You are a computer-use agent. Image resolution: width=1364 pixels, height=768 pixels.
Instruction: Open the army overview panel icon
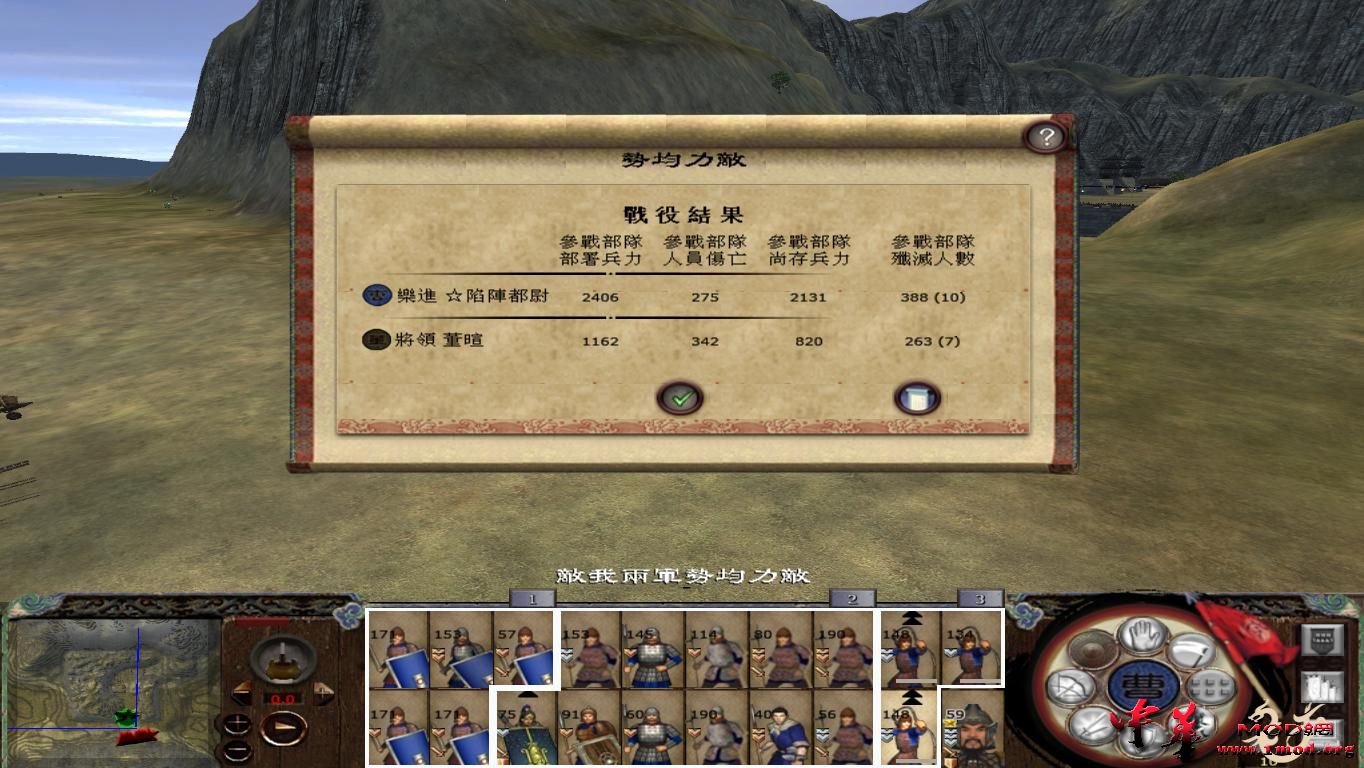click(1324, 686)
